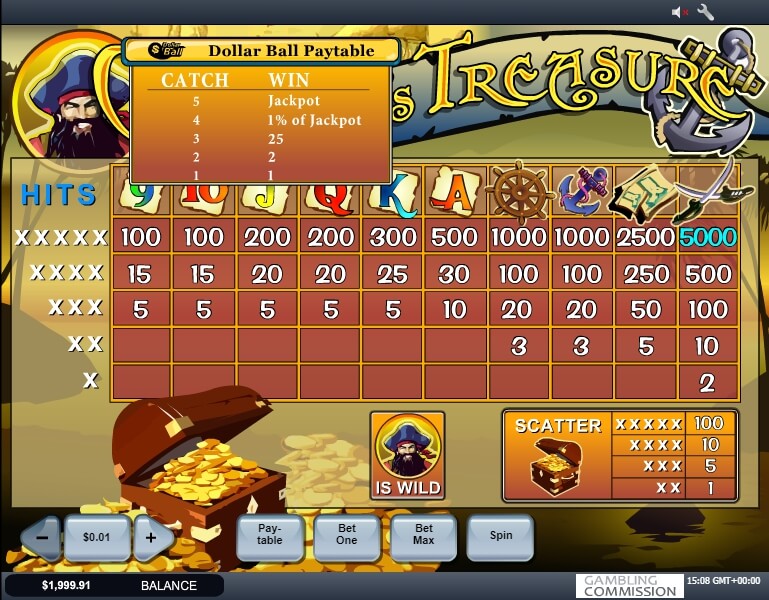
Task: Click the Gambling Commission logo
Action: [630, 586]
